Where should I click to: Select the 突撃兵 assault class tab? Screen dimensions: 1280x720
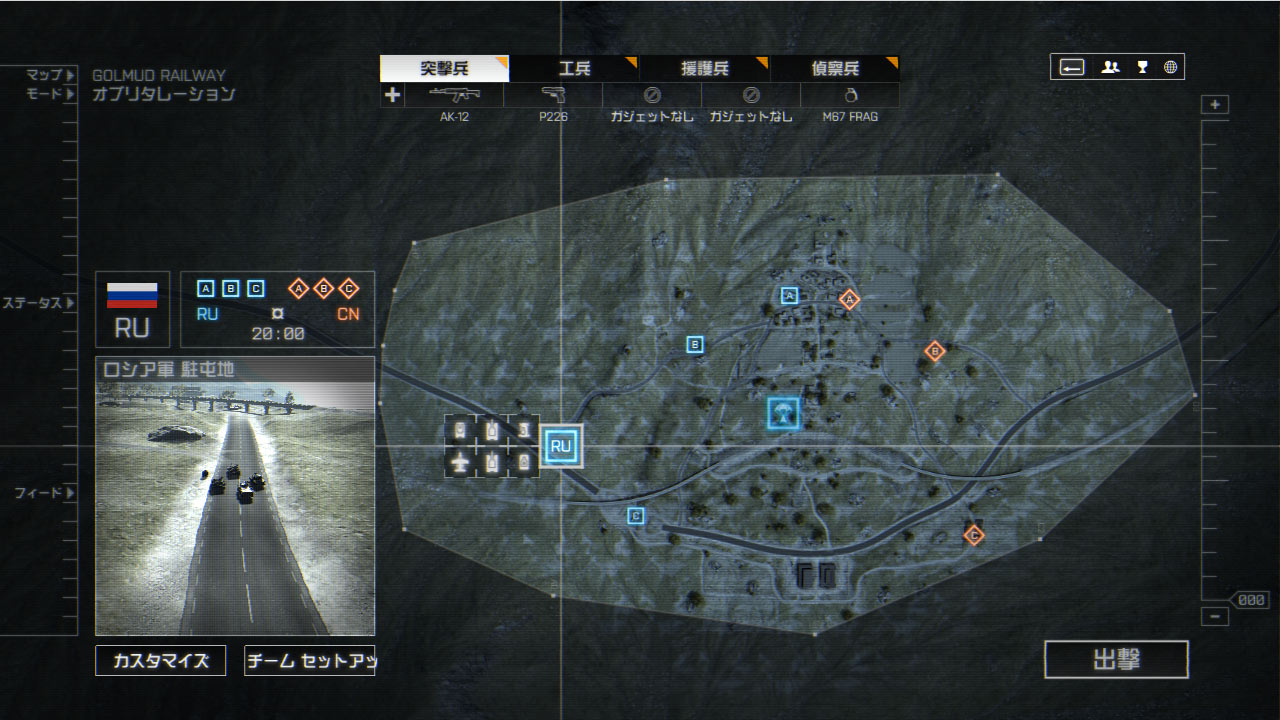445,69
